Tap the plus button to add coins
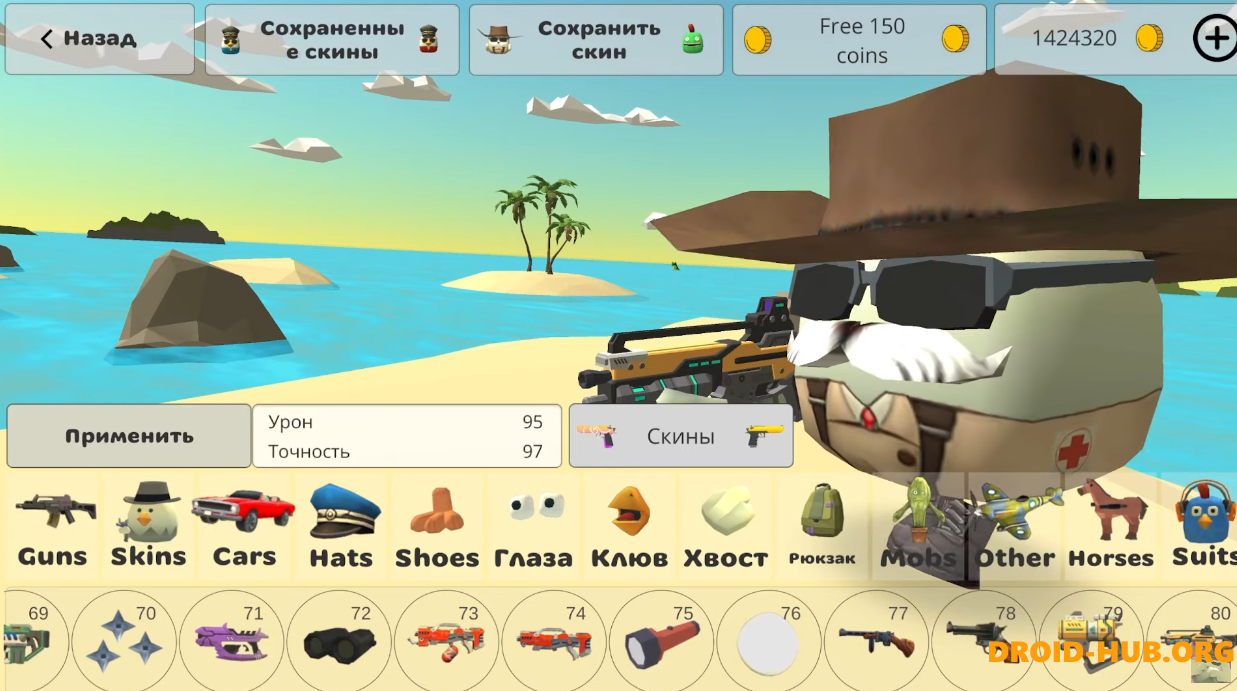This screenshot has width=1237, height=691. 1214,39
